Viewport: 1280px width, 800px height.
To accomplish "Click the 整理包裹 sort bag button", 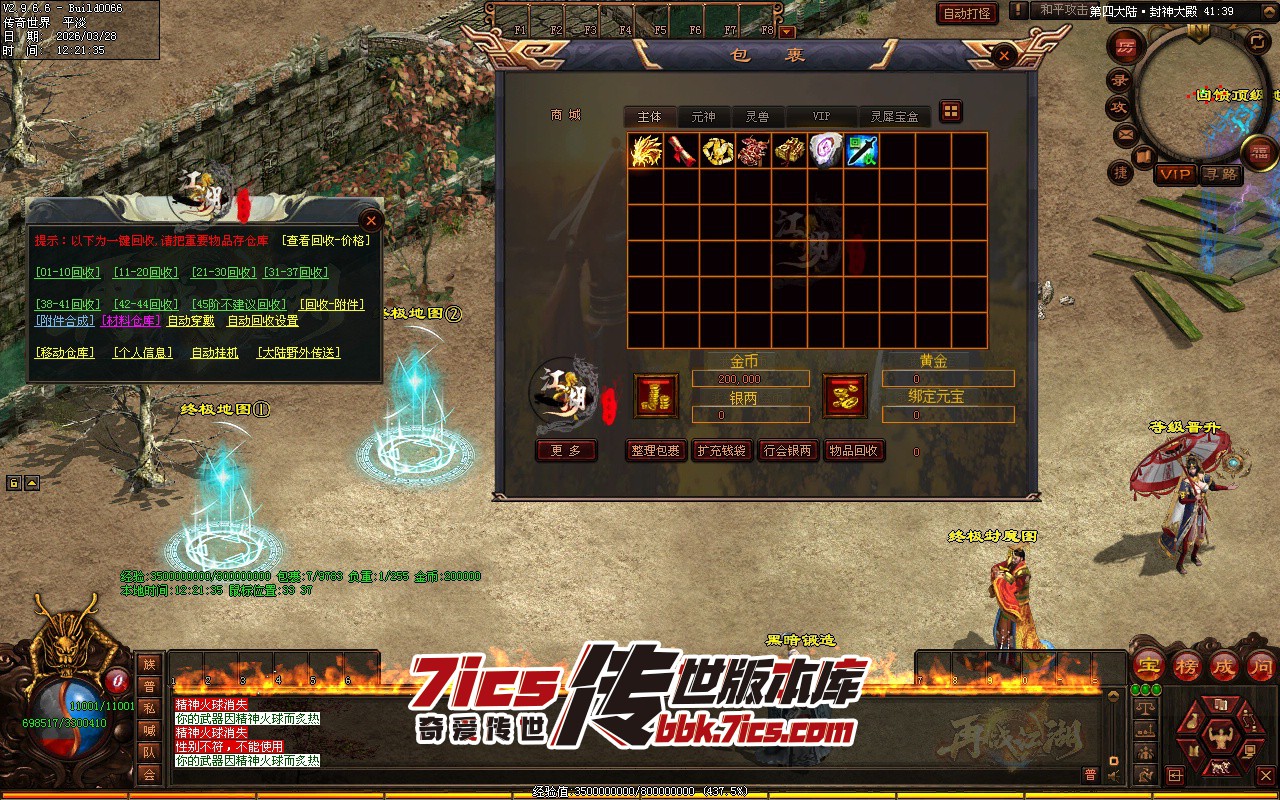I will pyautogui.click(x=656, y=451).
